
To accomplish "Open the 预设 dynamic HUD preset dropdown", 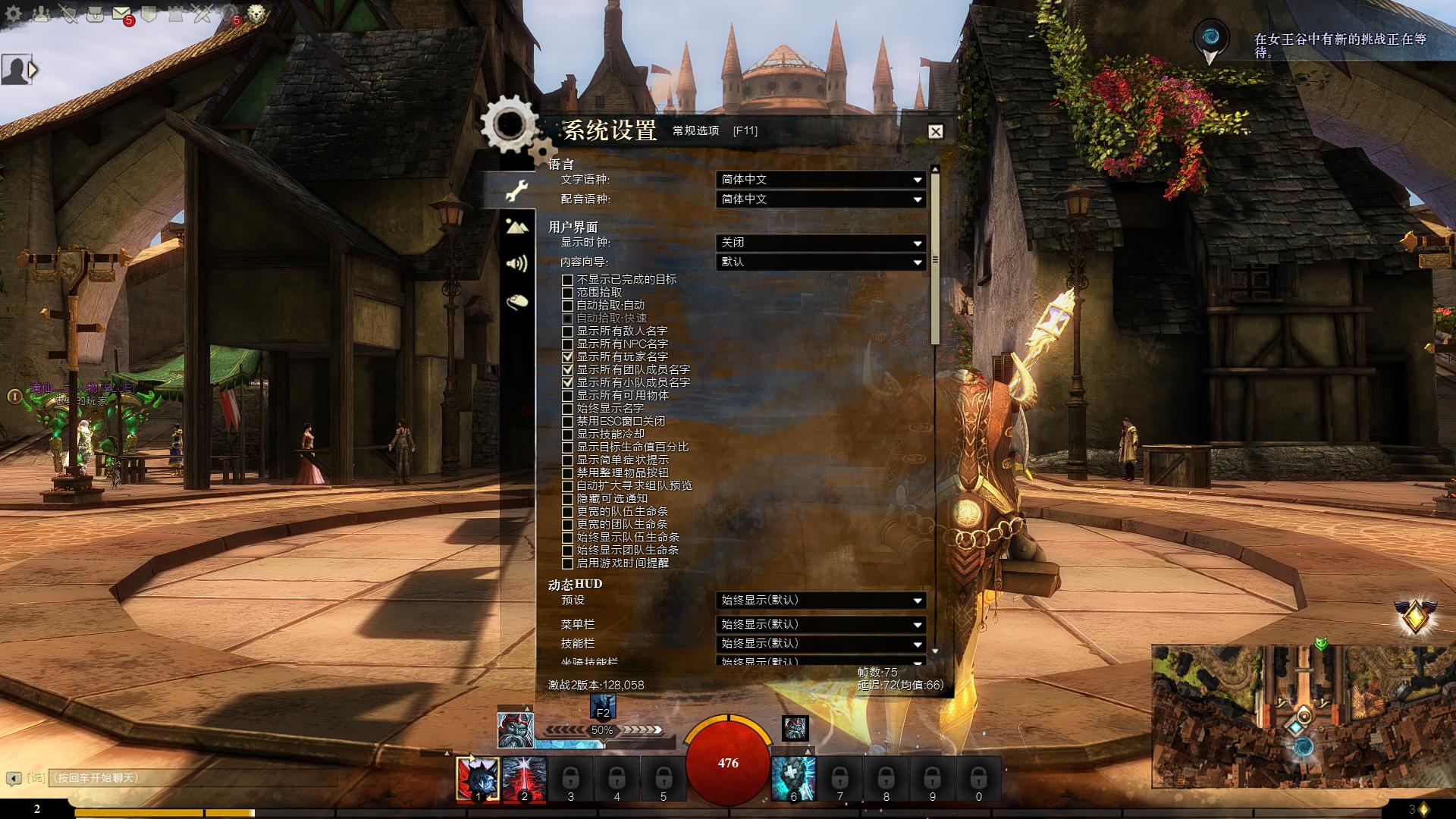I will (821, 601).
